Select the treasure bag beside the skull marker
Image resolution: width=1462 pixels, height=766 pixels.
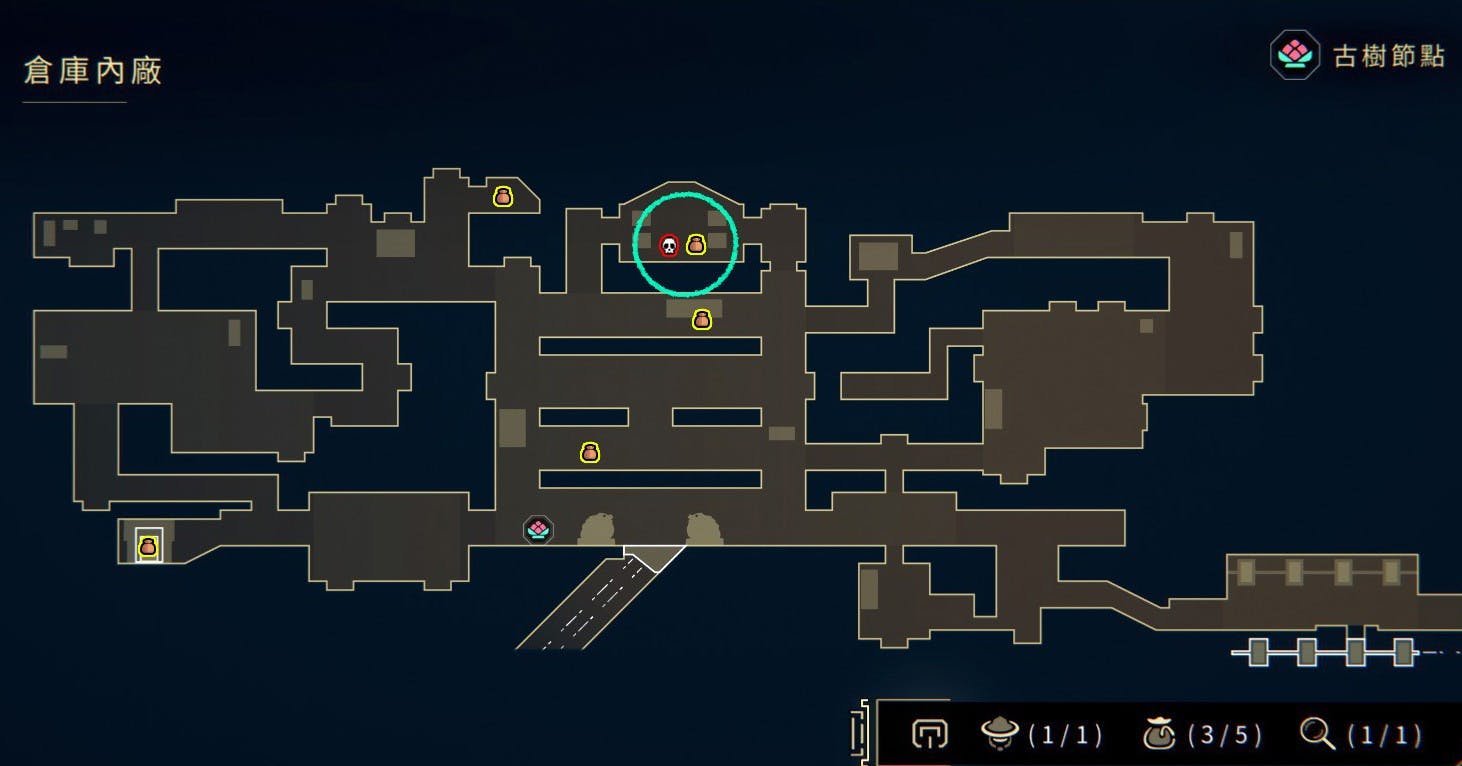(x=696, y=244)
